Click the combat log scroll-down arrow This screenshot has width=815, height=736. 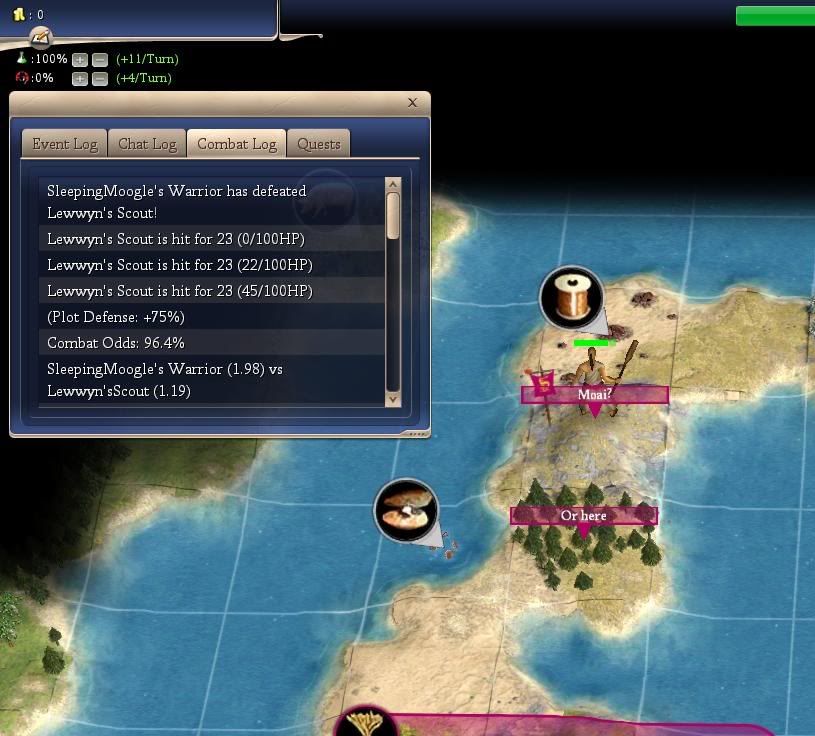(x=392, y=398)
